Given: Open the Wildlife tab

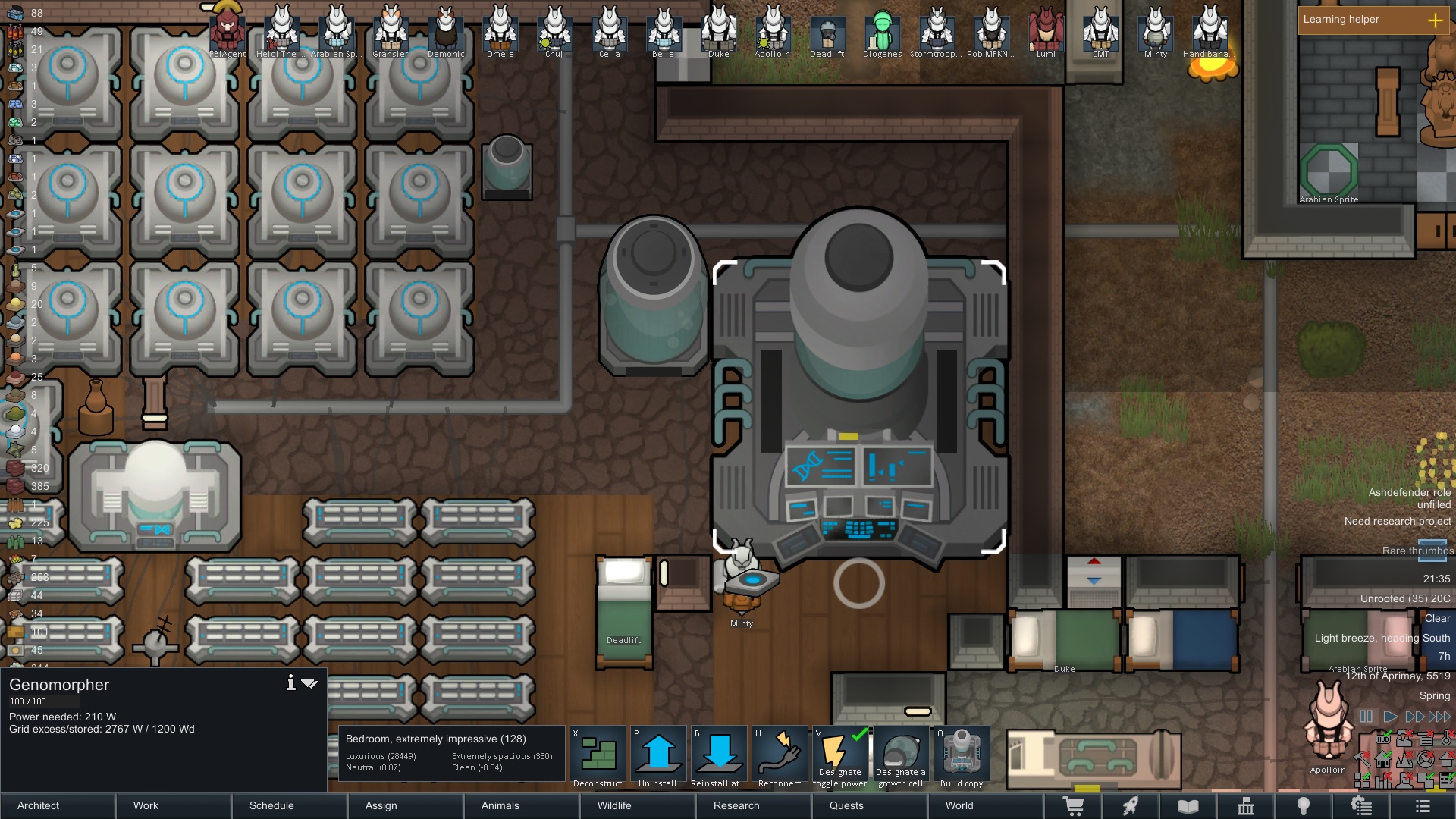Looking at the screenshot, I should (638, 805).
